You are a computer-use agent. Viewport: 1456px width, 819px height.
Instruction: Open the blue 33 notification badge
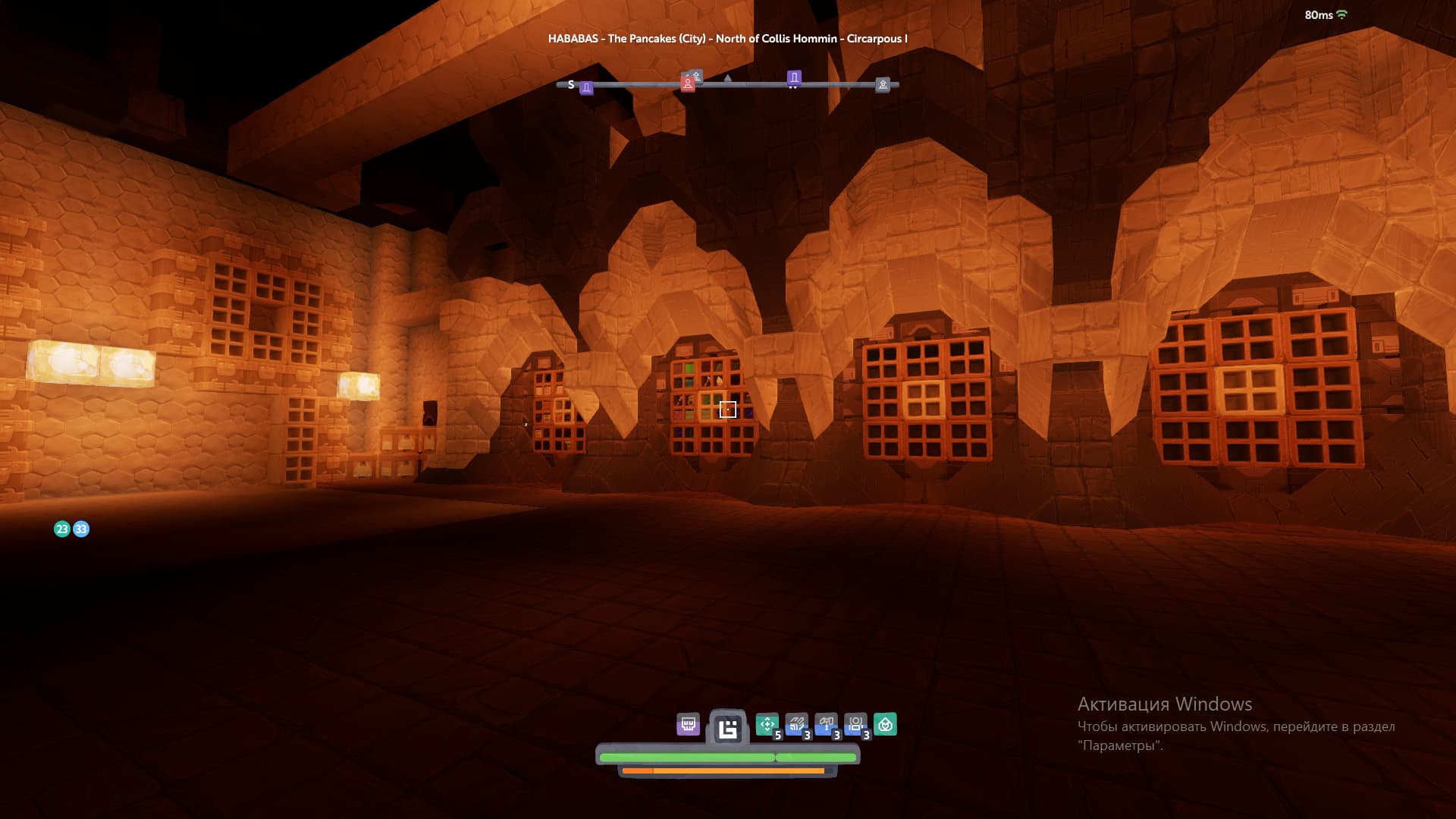pos(81,529)
